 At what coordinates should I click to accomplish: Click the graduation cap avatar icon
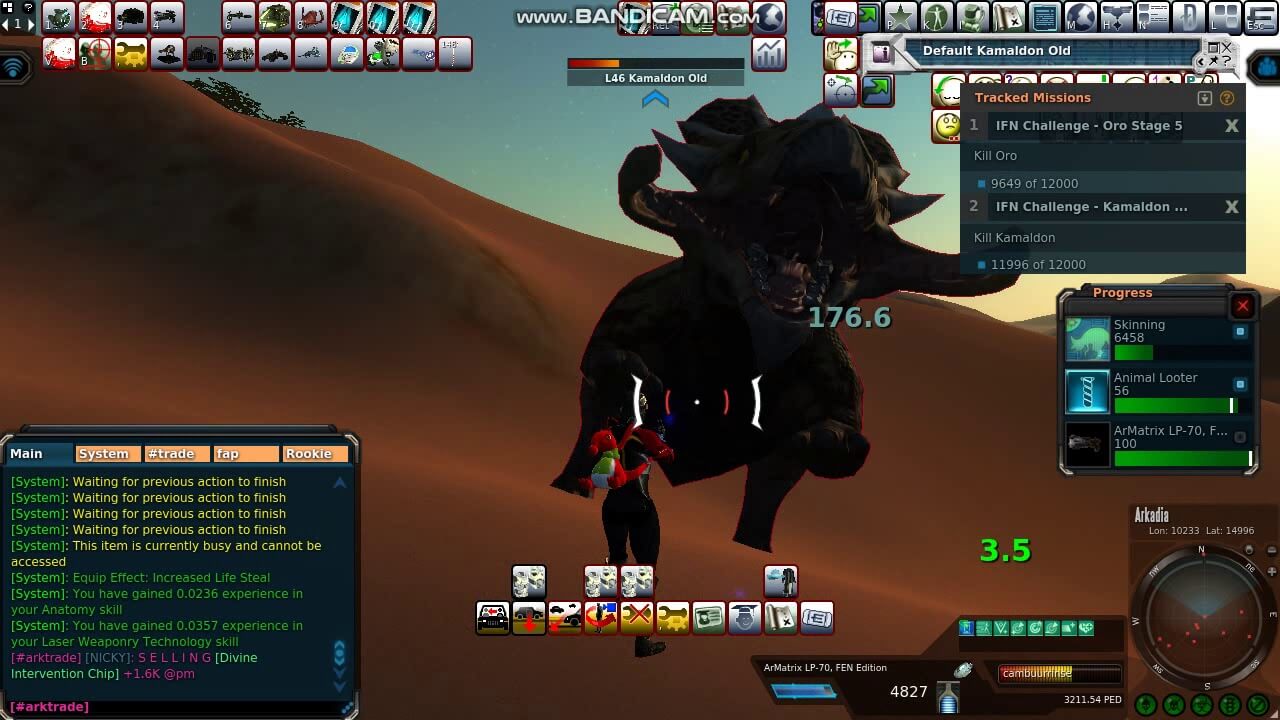tap(744, 617)
